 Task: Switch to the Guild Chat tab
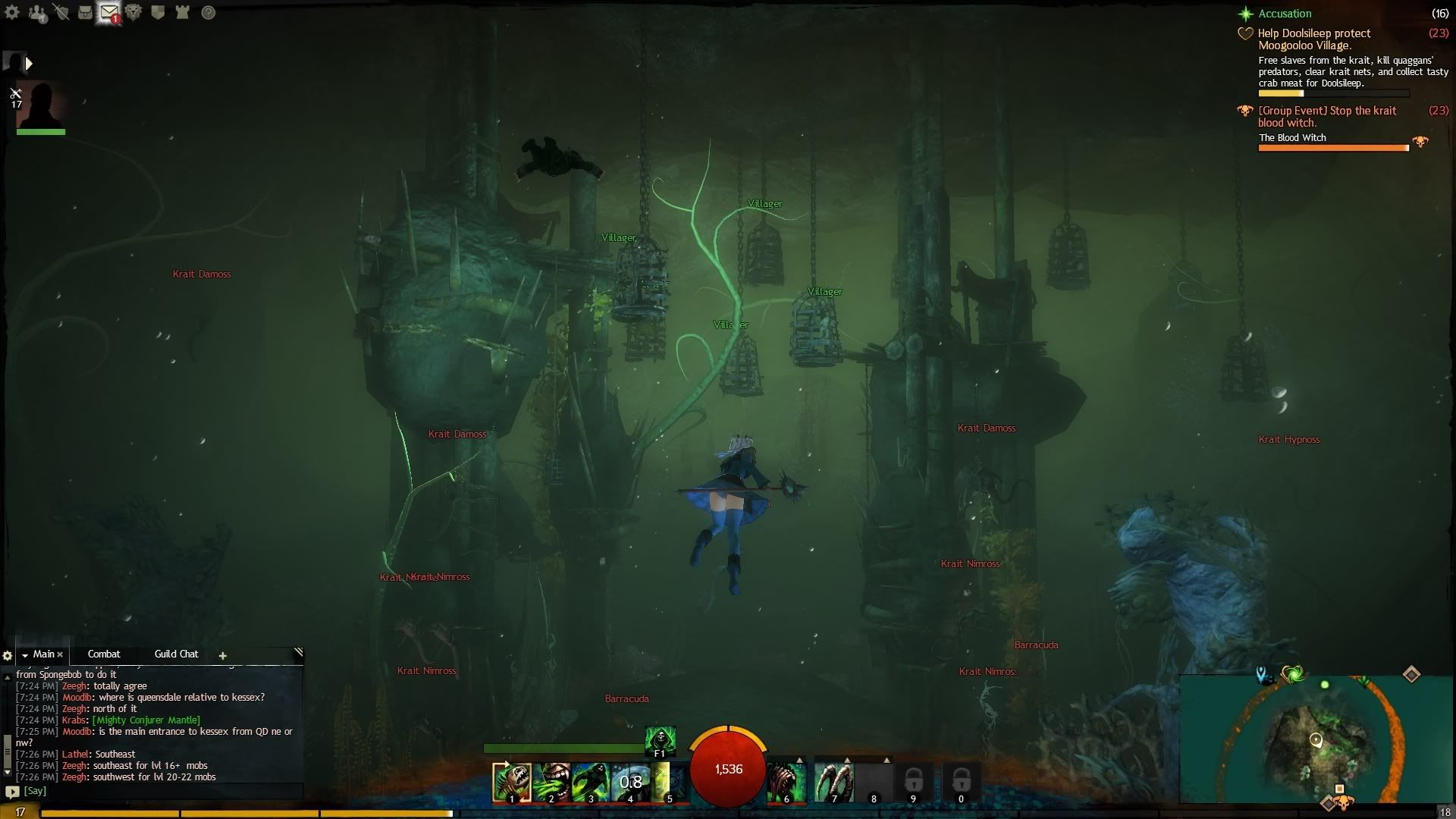(176, 654)
